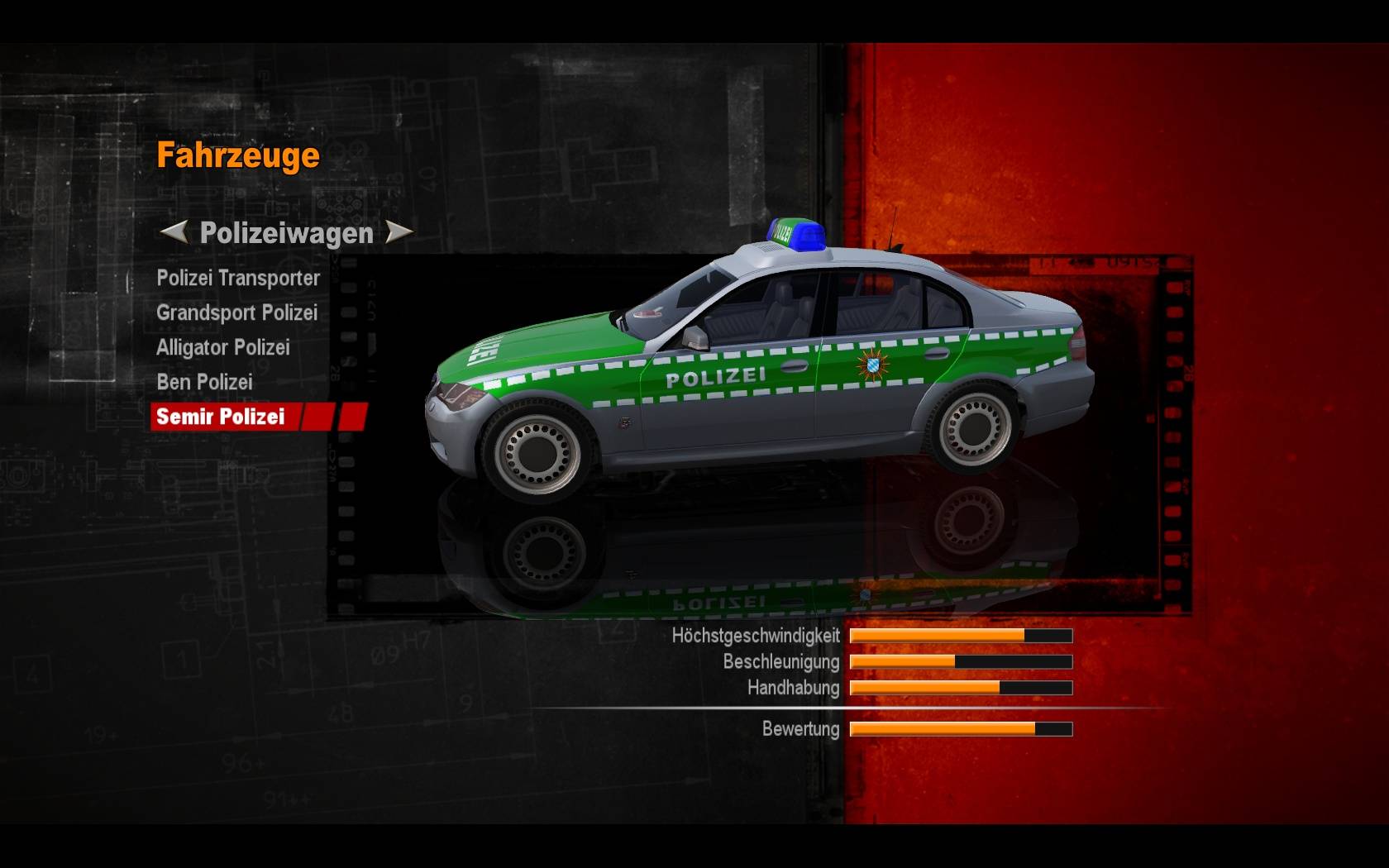Select the Polizei Transporter vehicle
Viewport: 1389px width, 868px height.
238,279
